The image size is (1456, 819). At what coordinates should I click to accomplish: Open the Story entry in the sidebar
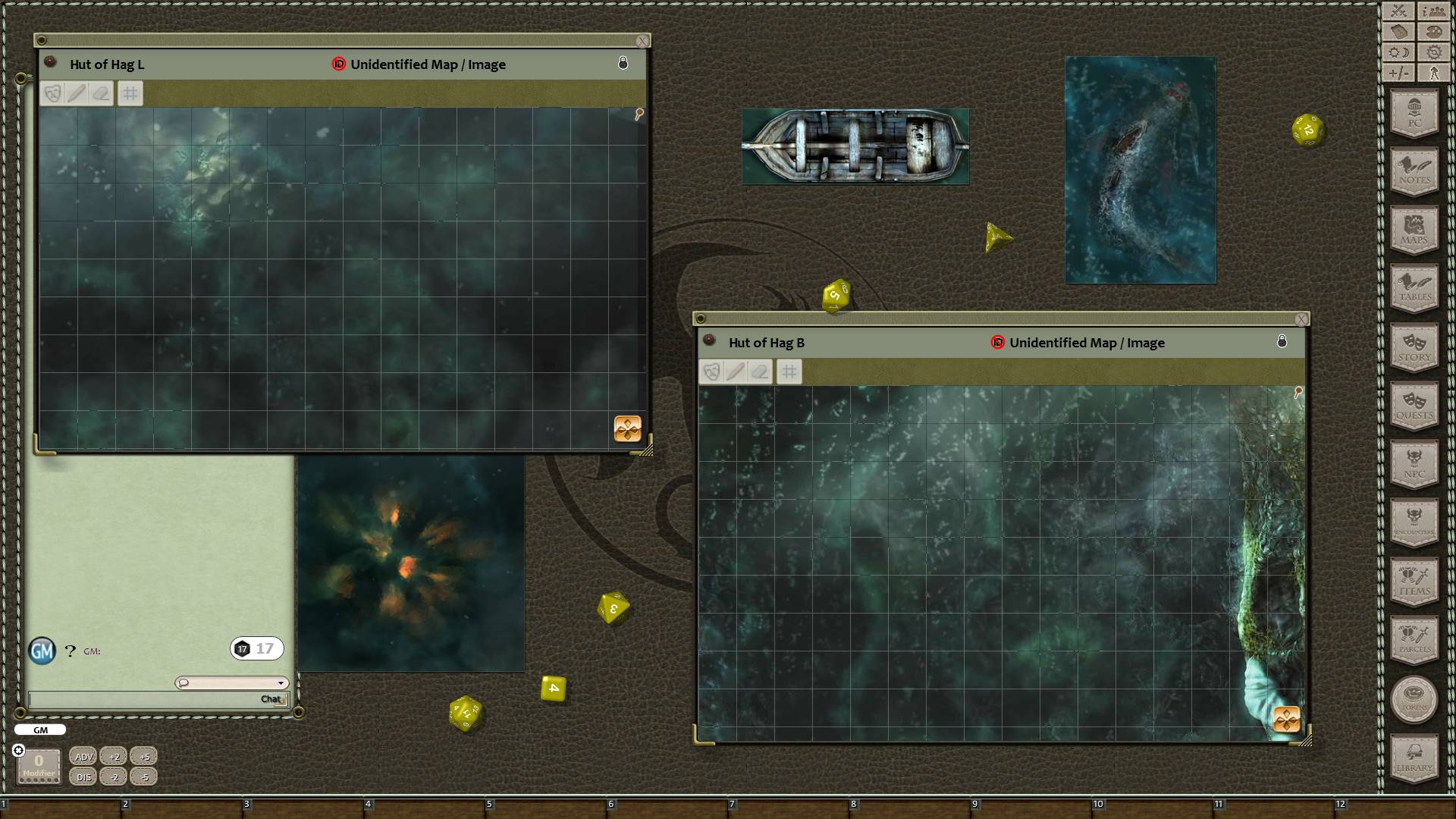point(1414,347)
